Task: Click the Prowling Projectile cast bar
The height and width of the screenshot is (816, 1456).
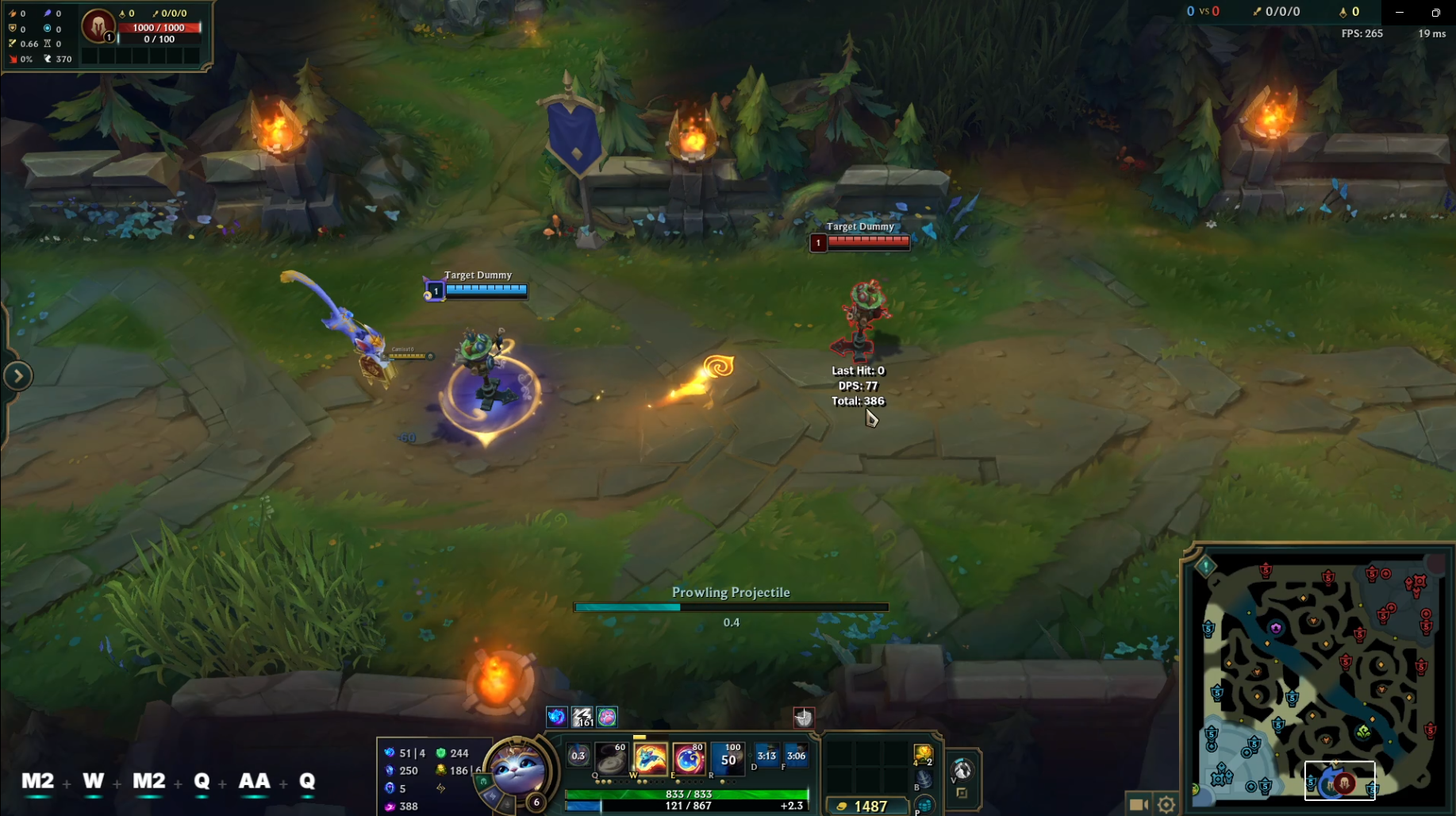Action: (730, 606)
